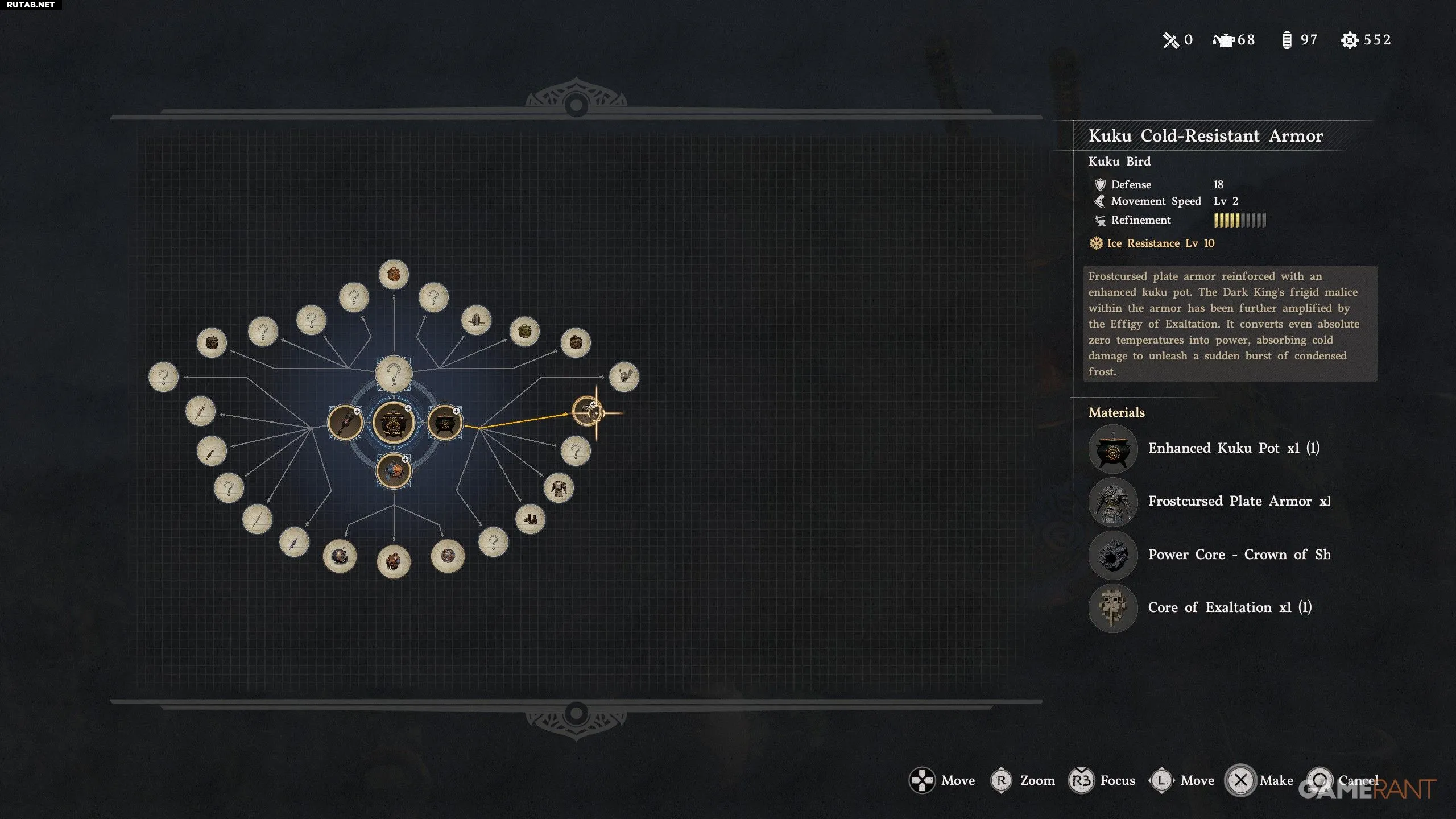Select the blue-and-orange kuku bird node
This screenshot has height=819, width=1456.
tap(394, 471)
